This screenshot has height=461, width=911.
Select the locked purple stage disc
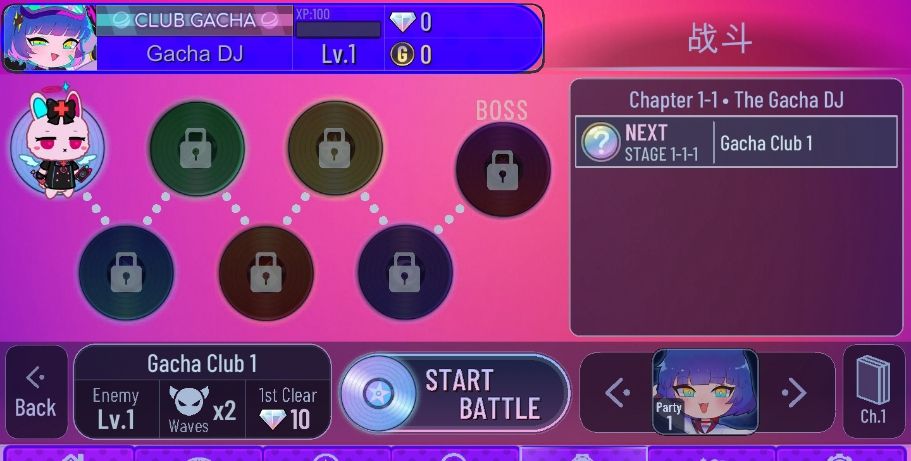(x=404, y=272)
